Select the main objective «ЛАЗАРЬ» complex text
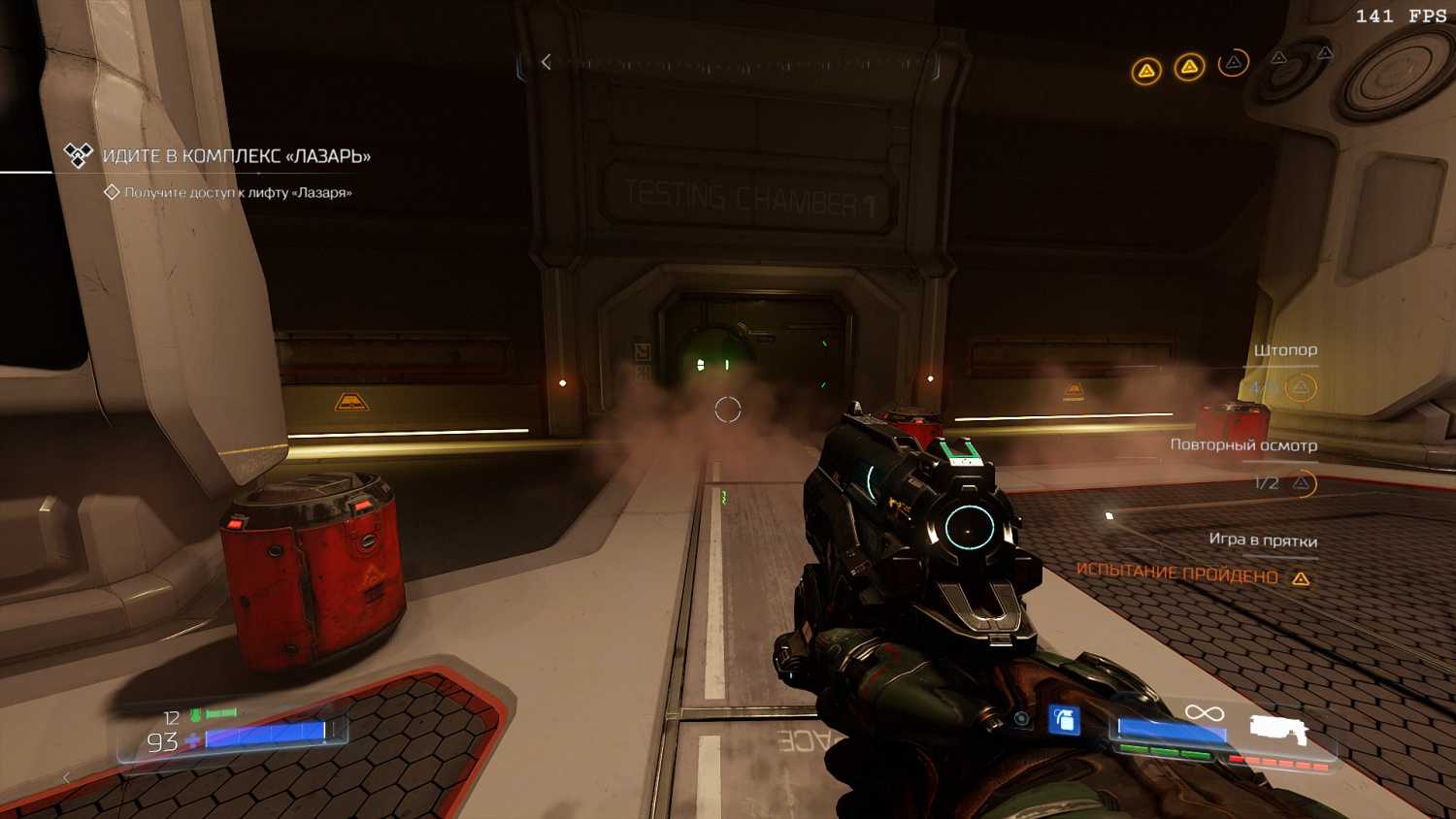 pyautogui.click(x=236, y=156)
